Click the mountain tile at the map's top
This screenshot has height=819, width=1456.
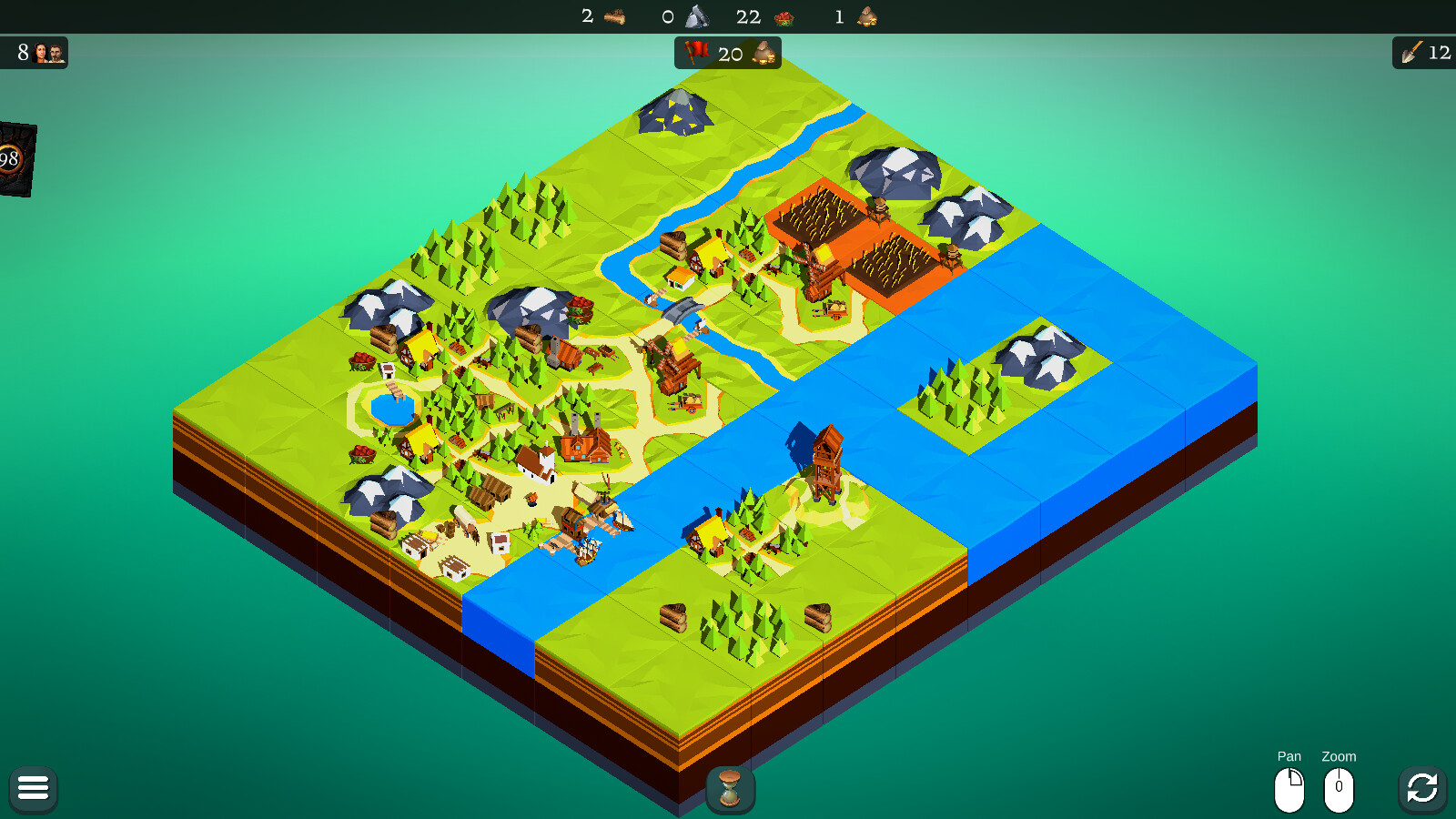pyautogui.click(x=675, y=114)
